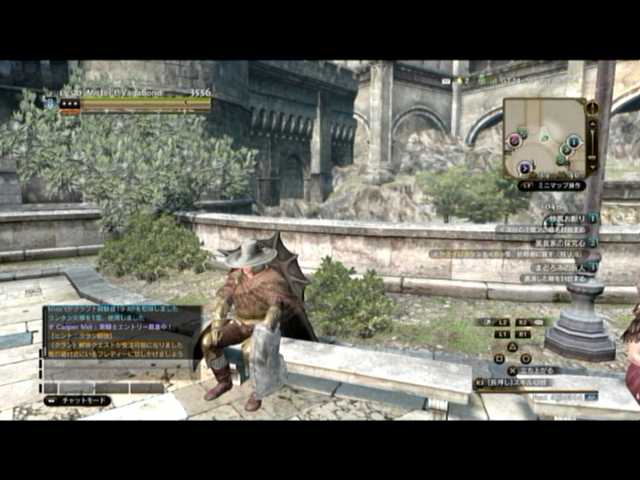Select the top entry in the quest tracker
Screen dimensions: 640x480
tap(565, 218)
